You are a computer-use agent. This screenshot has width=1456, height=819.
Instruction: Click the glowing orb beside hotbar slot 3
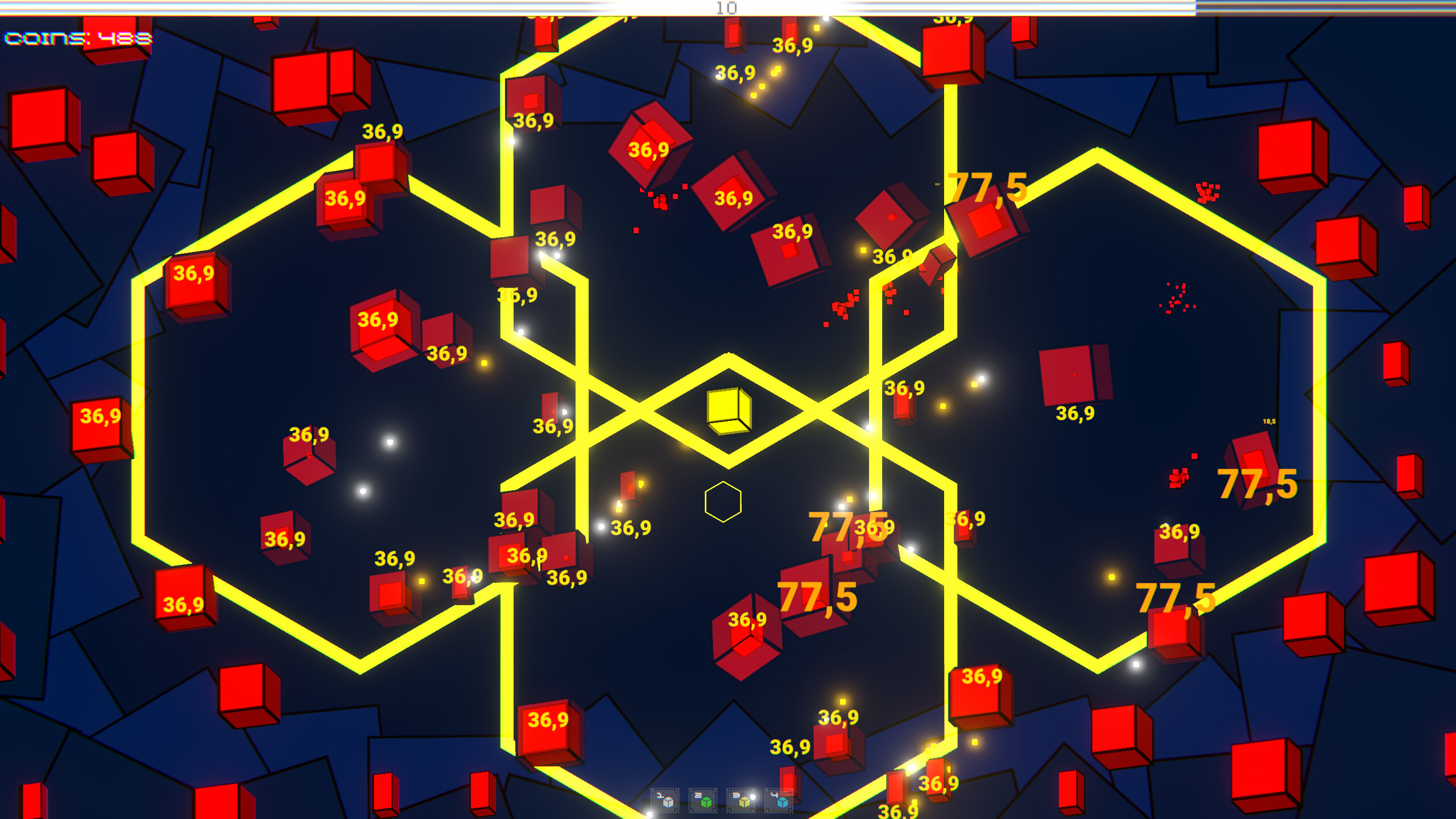click(754, 799)
